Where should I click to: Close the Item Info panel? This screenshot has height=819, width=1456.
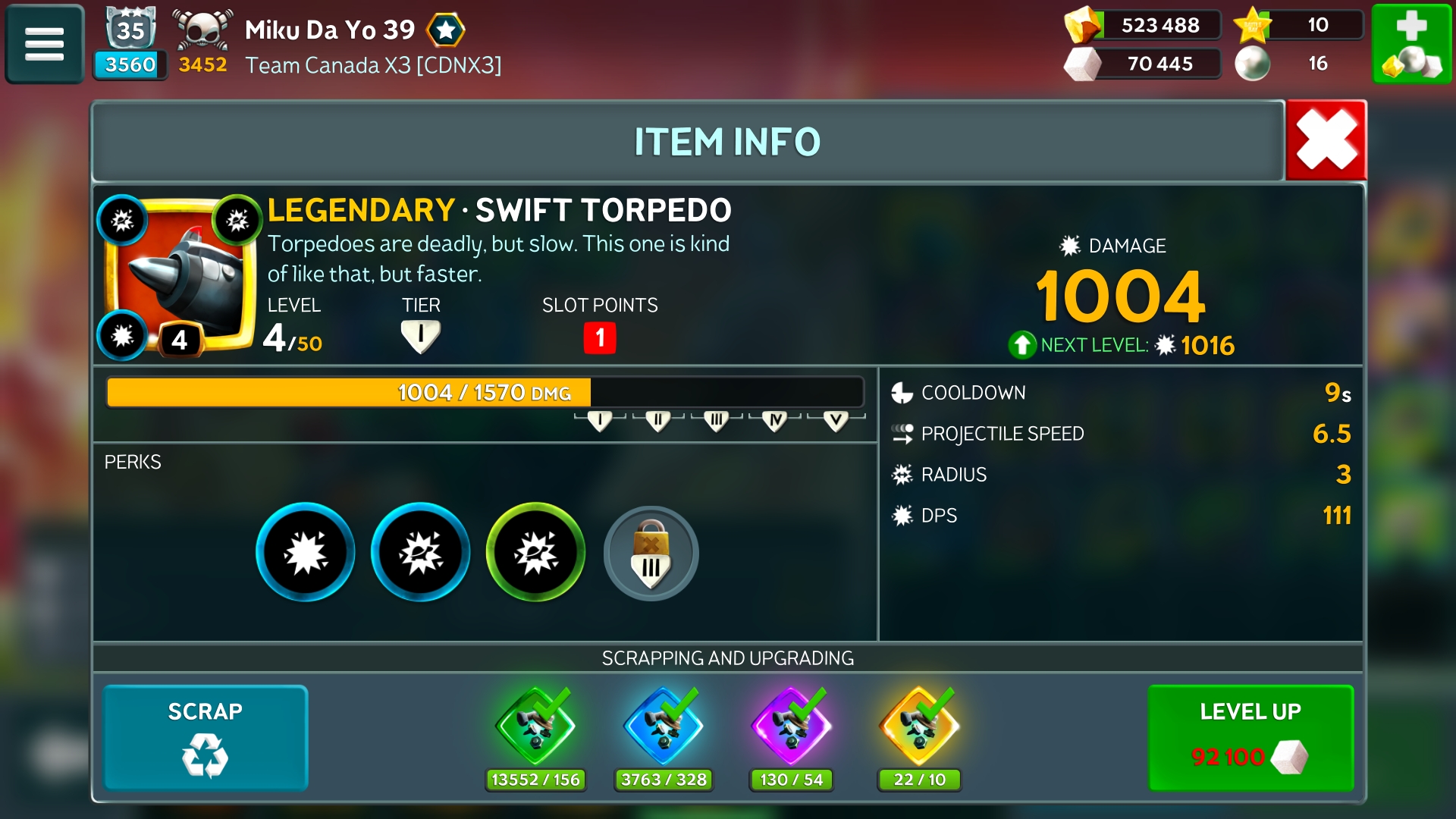coord(1326,140)
